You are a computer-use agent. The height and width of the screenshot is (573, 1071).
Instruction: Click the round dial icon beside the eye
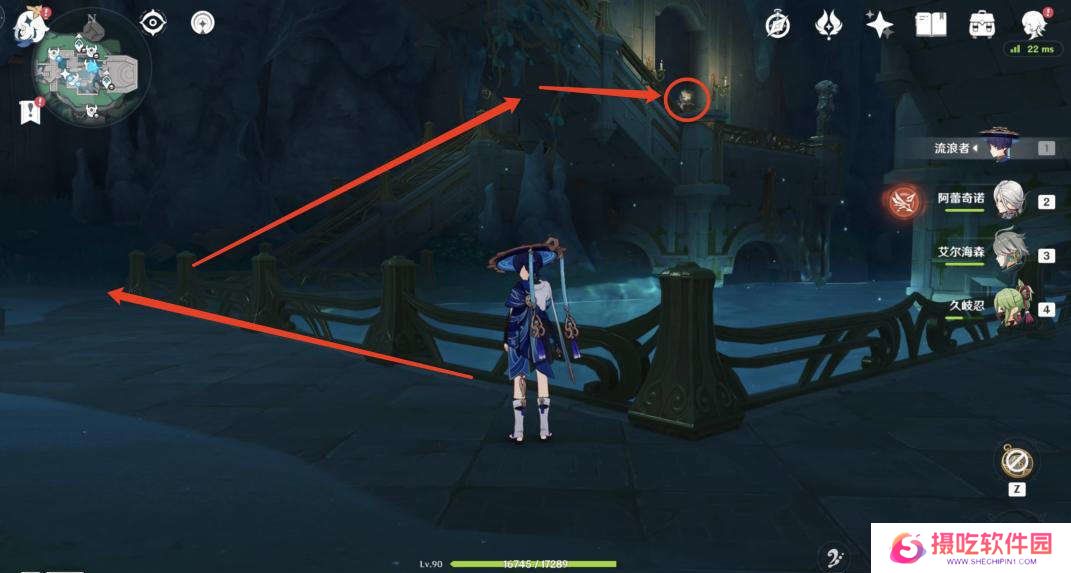coord(203,22)
